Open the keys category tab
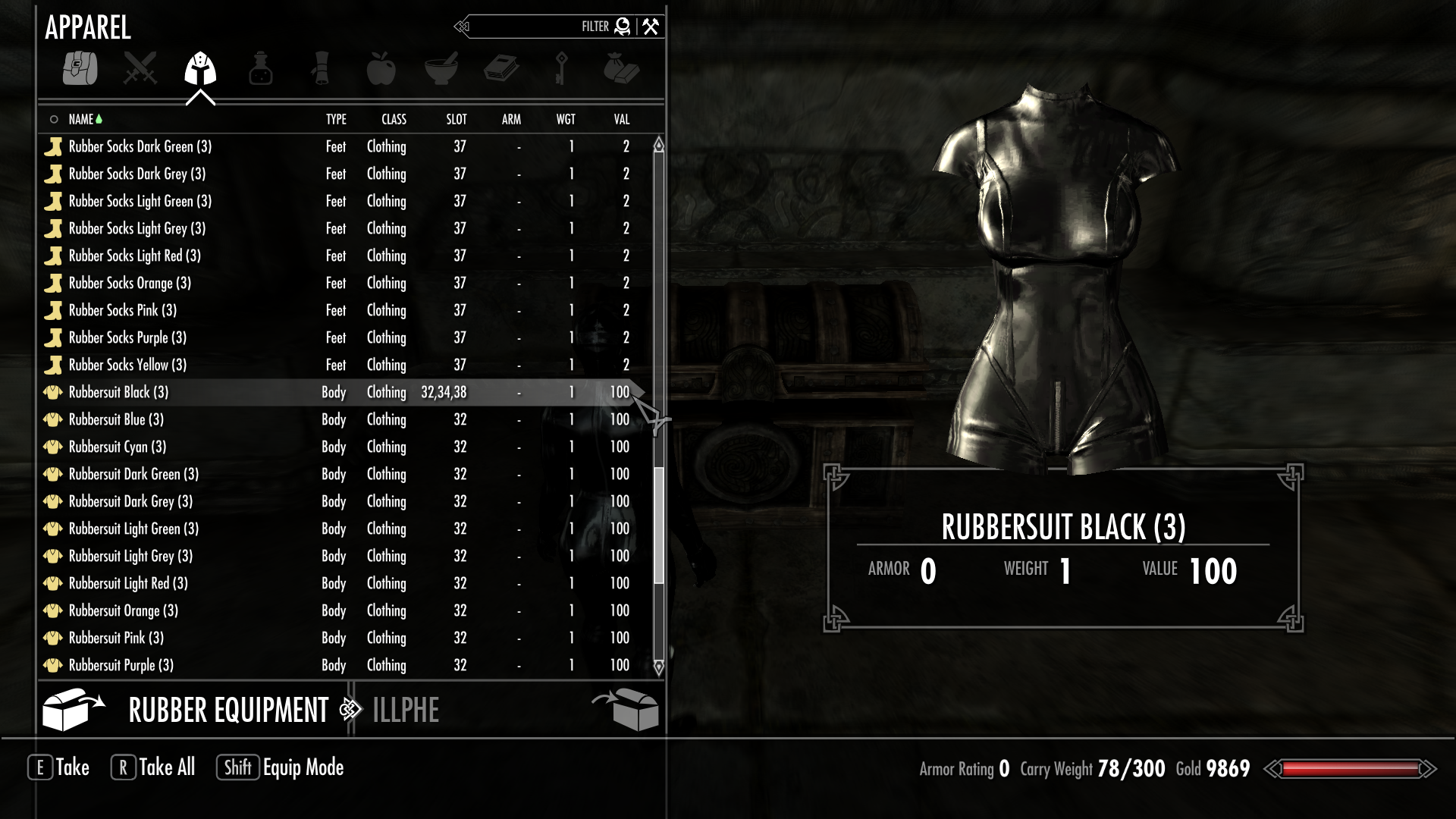This screenshot has height=819, width=1456. coord(561,69)
